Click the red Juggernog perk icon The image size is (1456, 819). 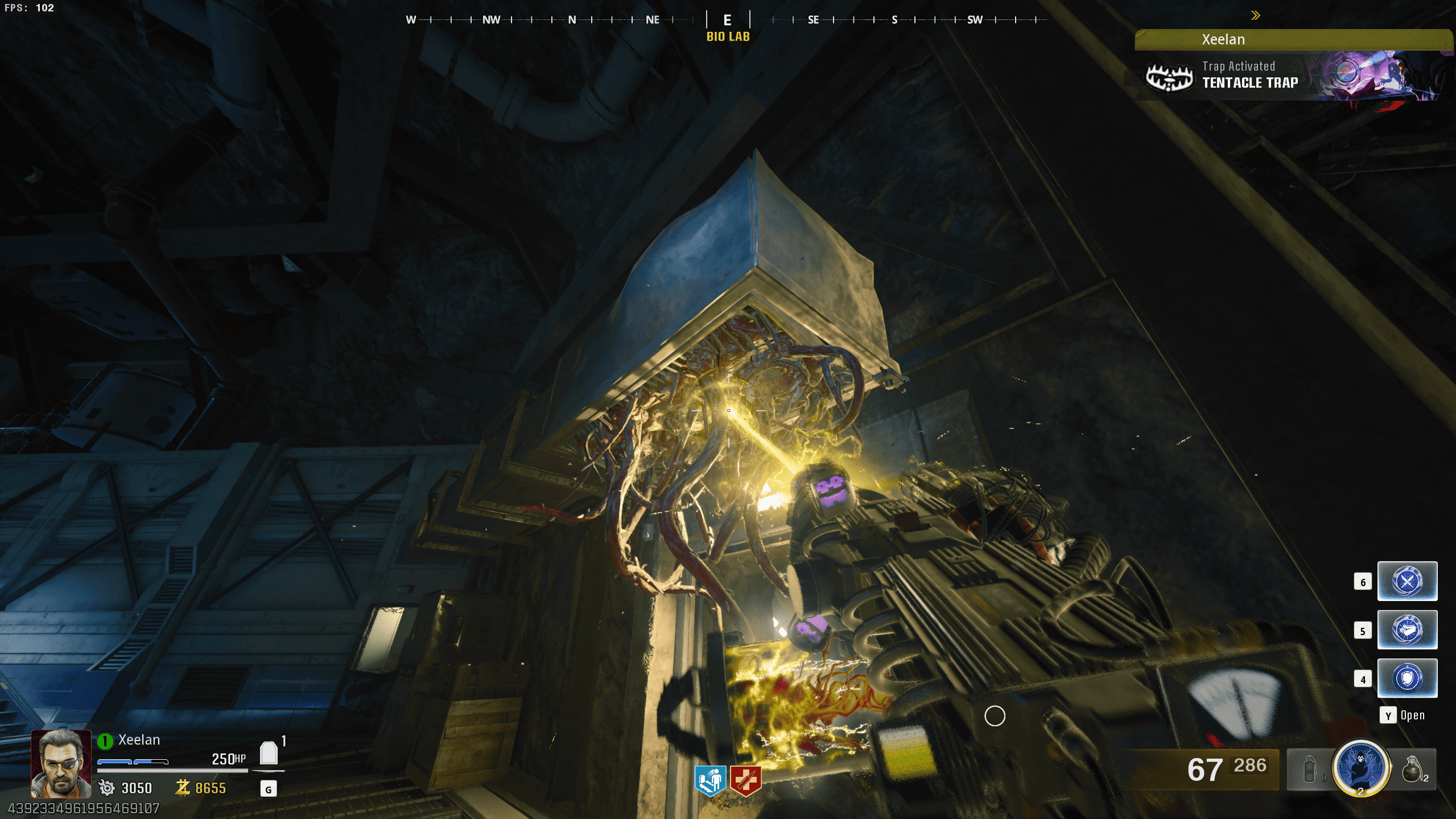[745, 780]
